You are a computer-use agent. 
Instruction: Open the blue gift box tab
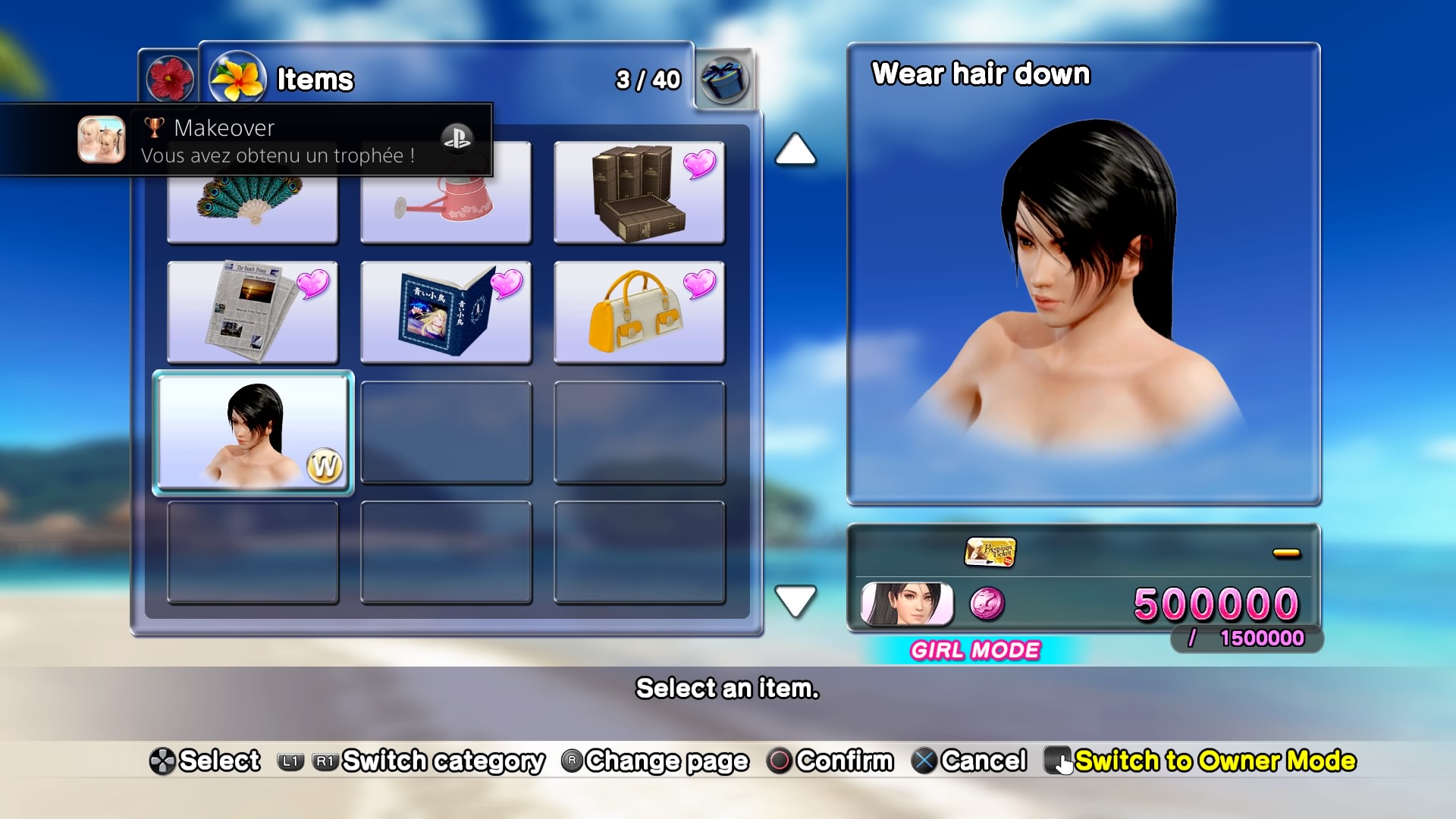[724, 79]
